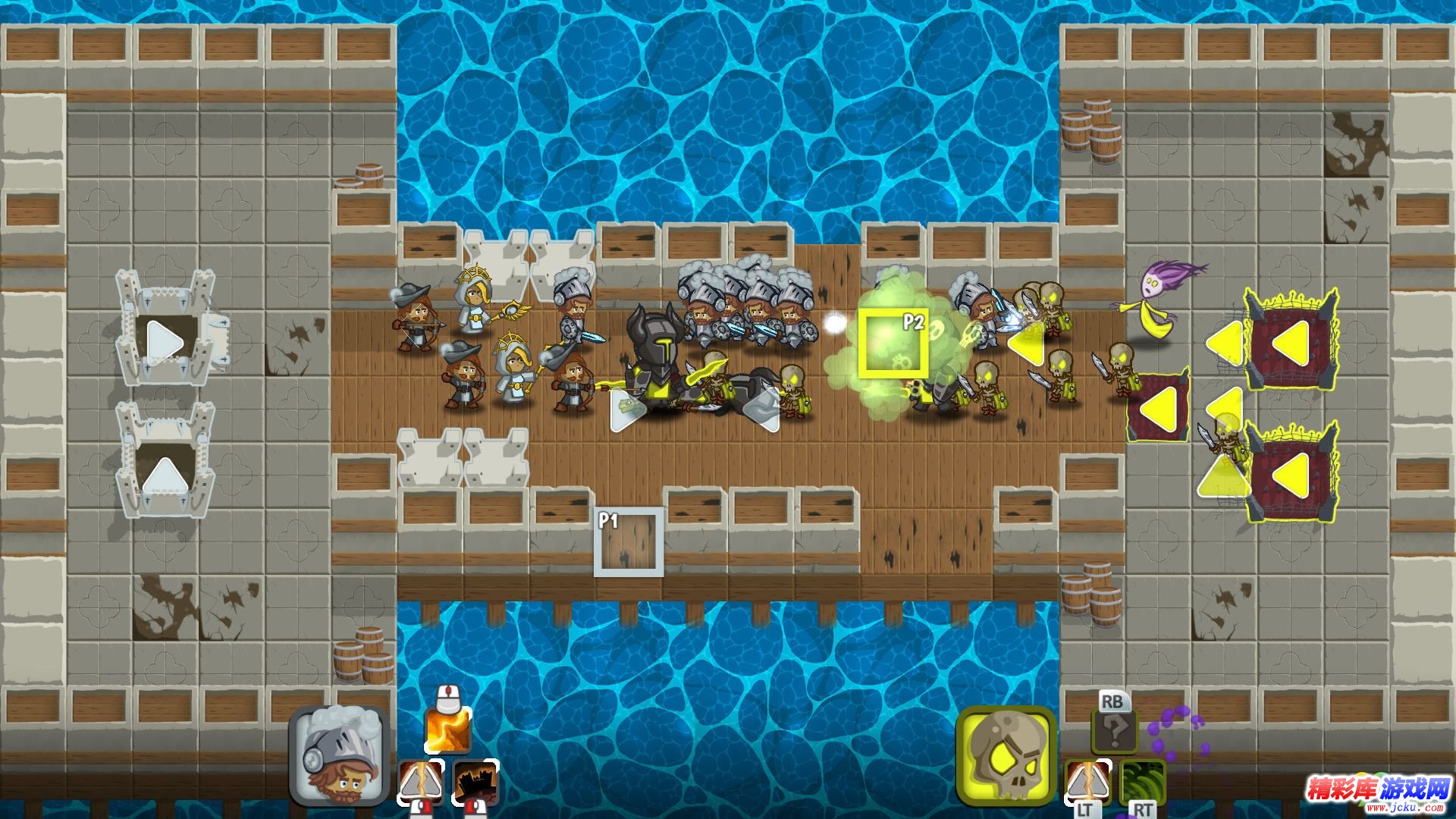
Task: Use the skull player's cracked triangle ability
Action: (x=1087, y=783)
